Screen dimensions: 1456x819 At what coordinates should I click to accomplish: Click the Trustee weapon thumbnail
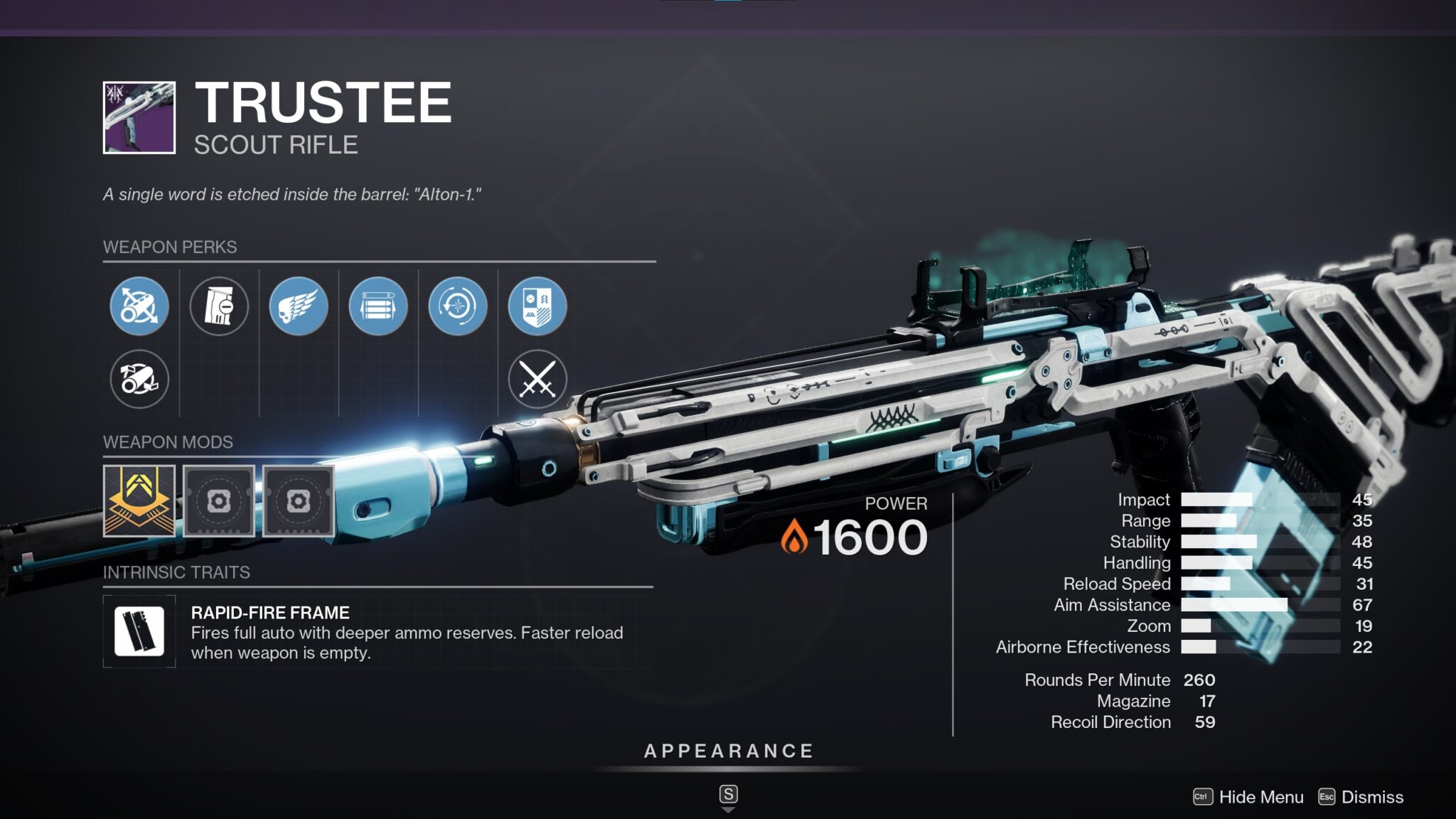139,118
